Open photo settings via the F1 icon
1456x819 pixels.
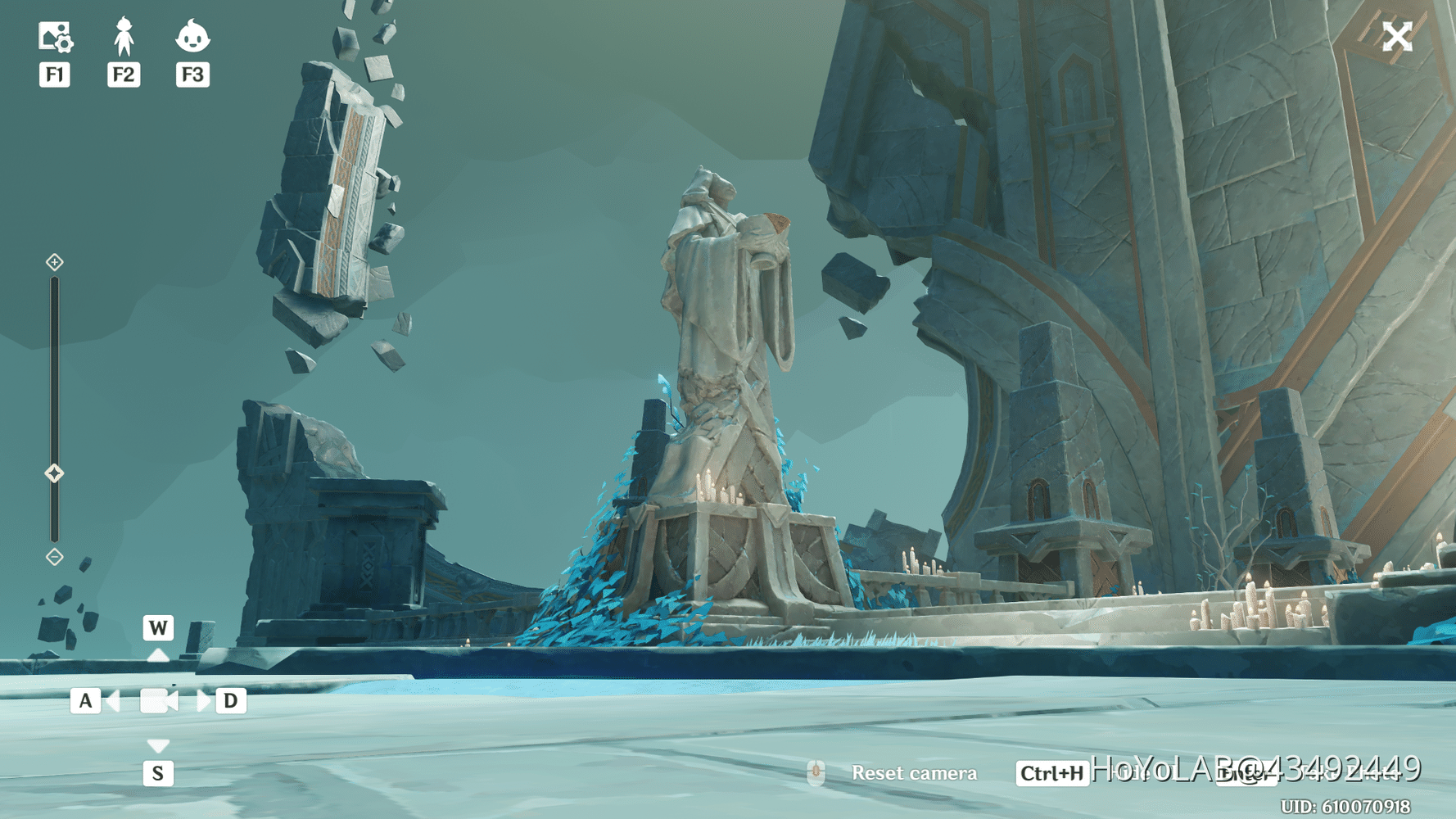54,34
